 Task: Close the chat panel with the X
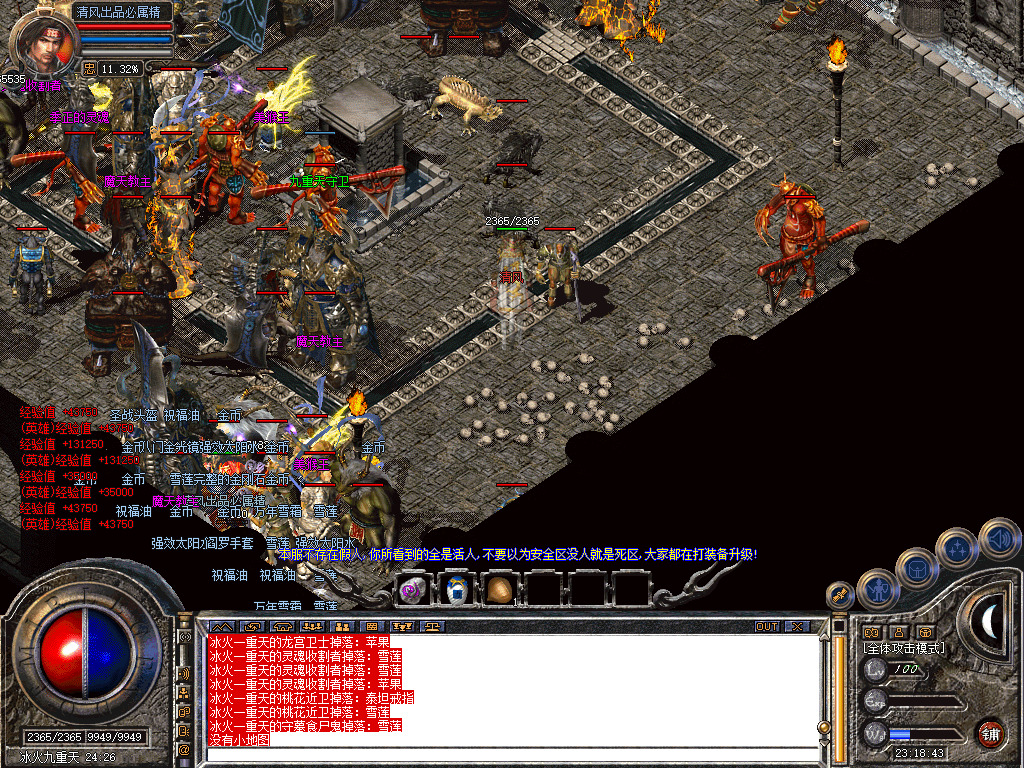click(797, 626)
